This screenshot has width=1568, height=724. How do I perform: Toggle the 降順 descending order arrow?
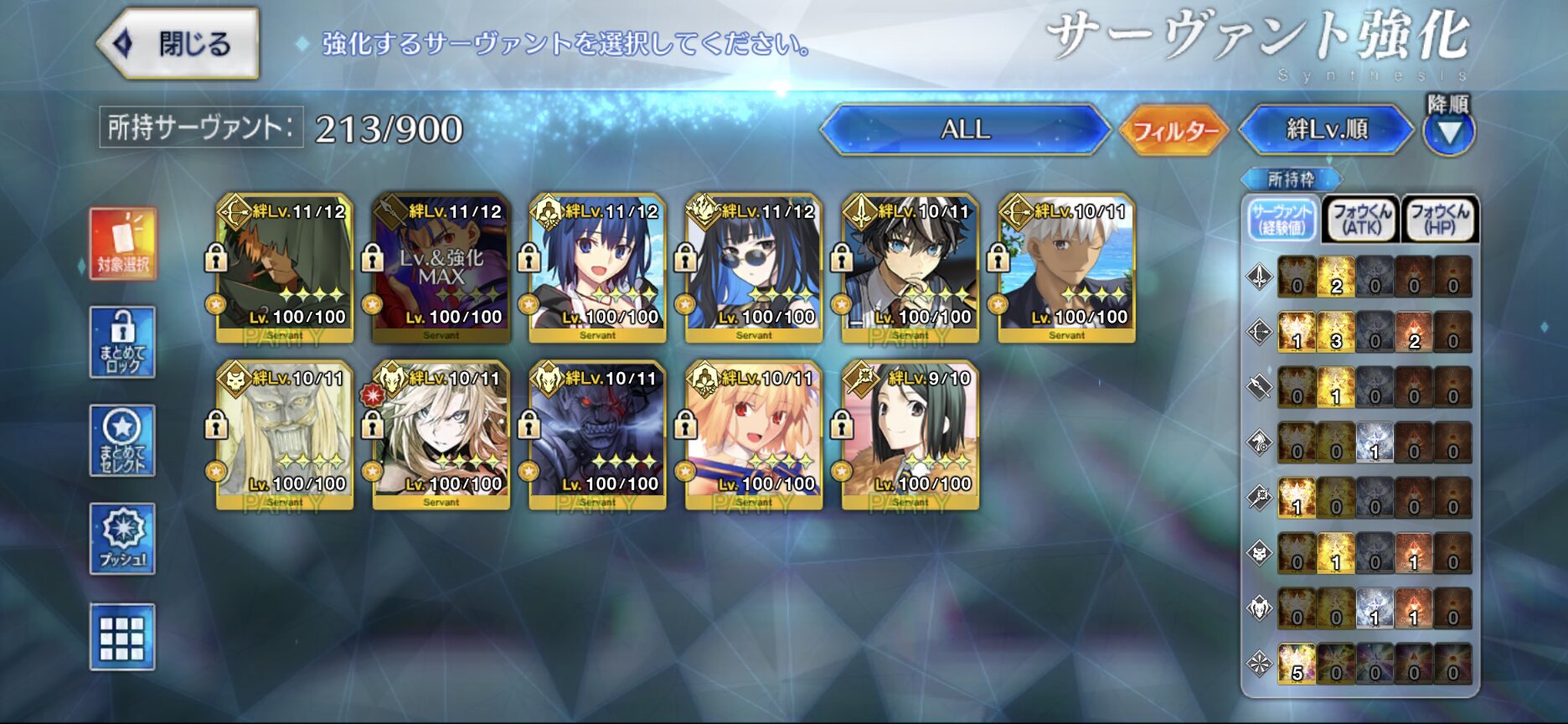pos(1449,132)
